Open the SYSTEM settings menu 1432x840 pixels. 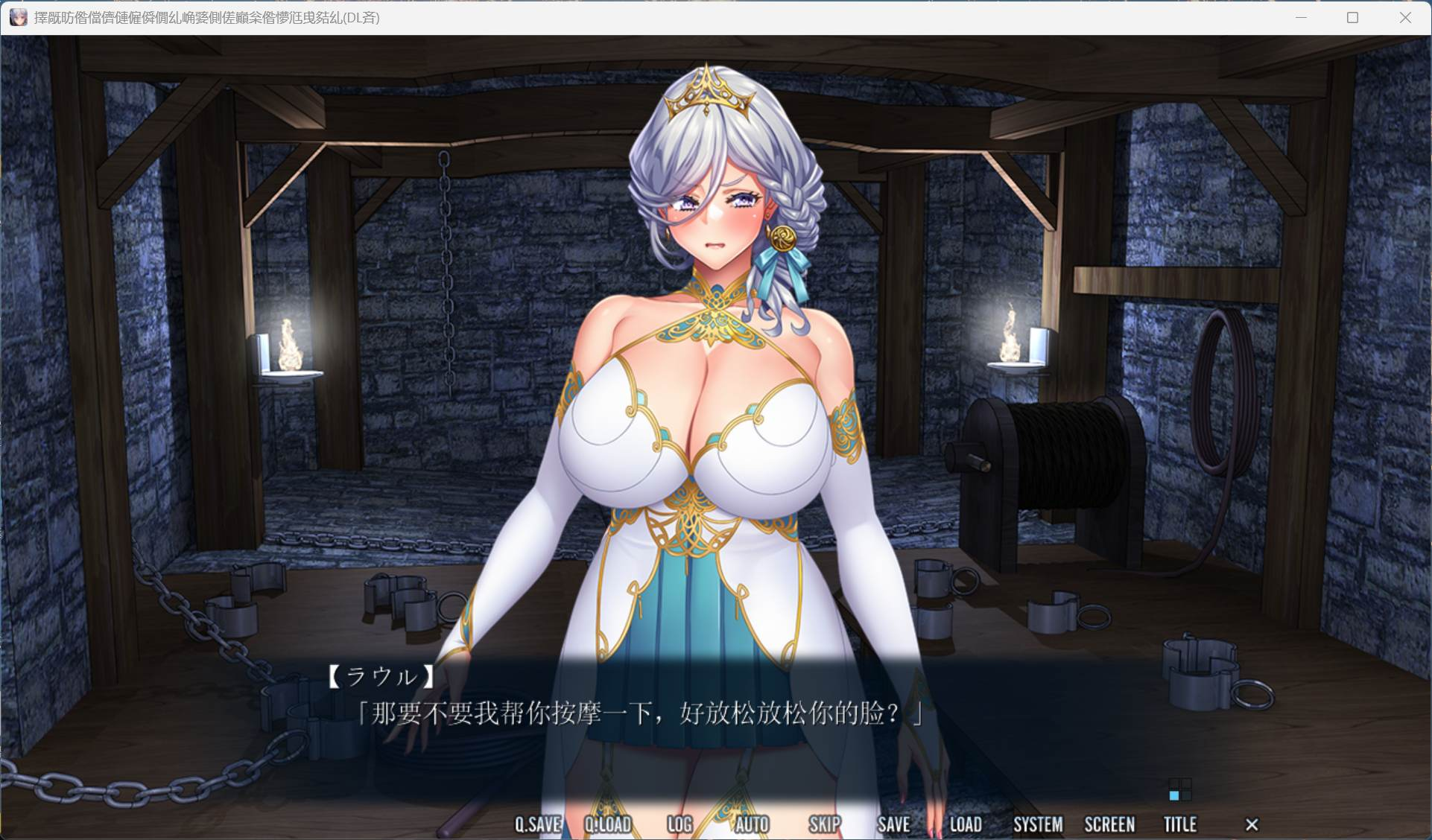click(1038, 824)
